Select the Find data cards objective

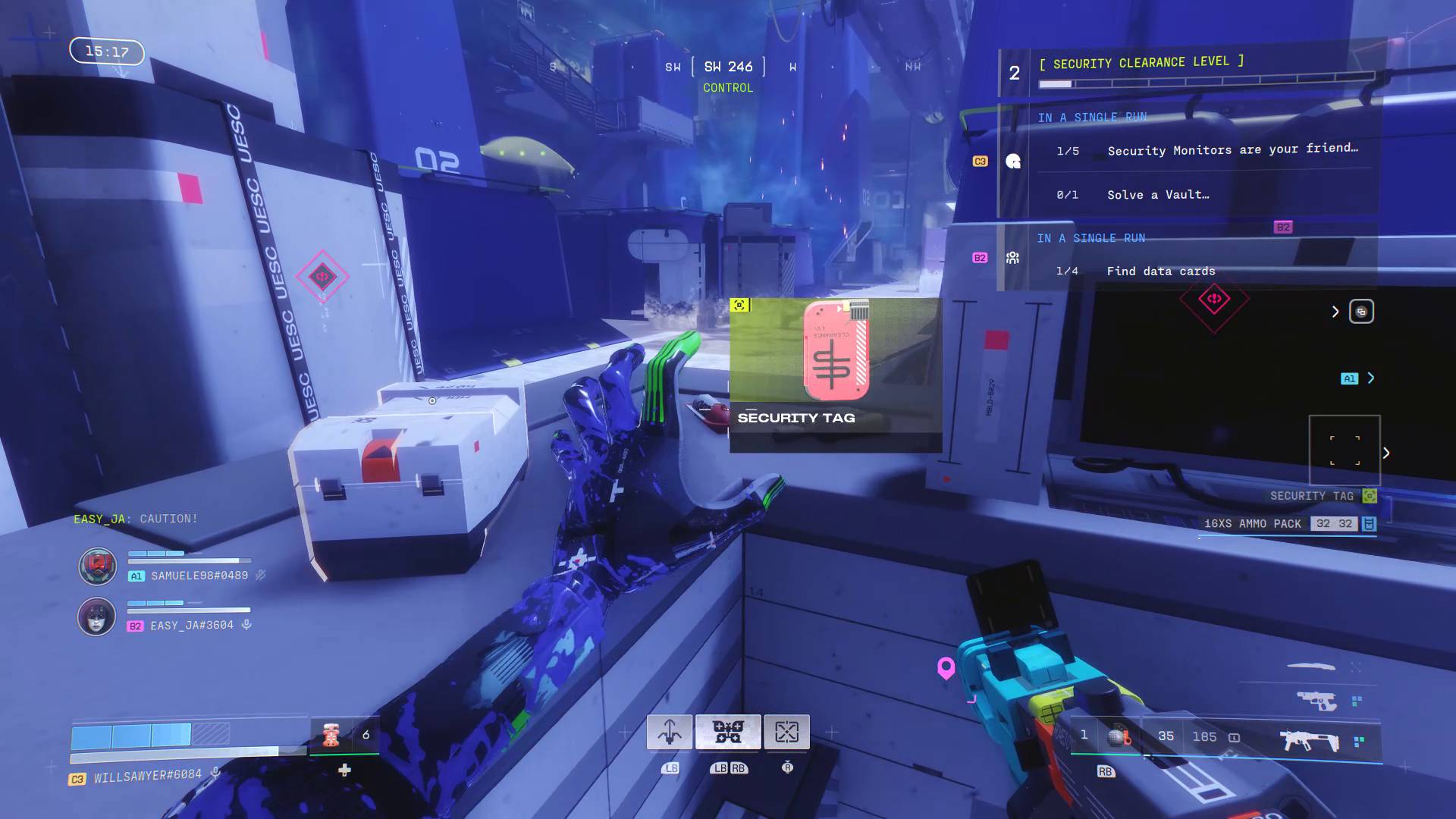click(x=1159, y=271)
